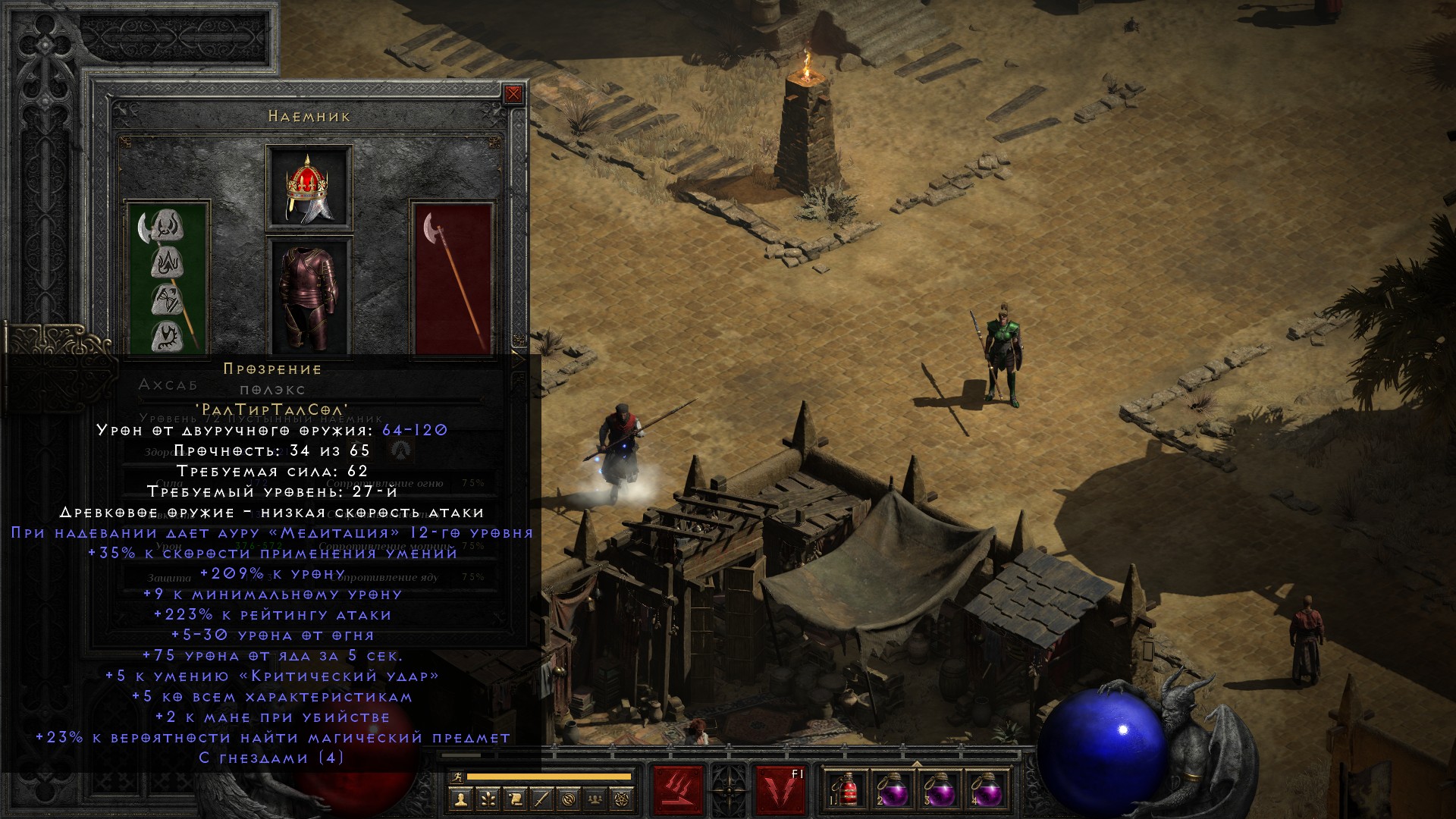1456x819 pixels.
Task: Close the mercenary (Наемник) window
Action: pos(513,94)
